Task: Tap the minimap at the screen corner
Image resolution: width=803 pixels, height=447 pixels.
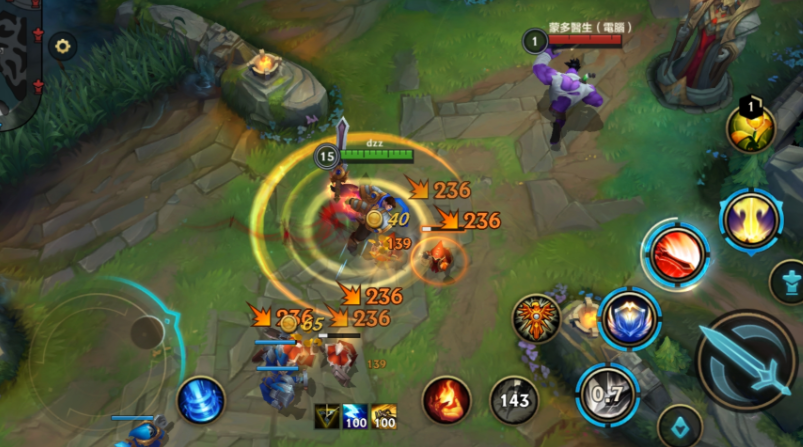Action: click(x=18, y=60)
